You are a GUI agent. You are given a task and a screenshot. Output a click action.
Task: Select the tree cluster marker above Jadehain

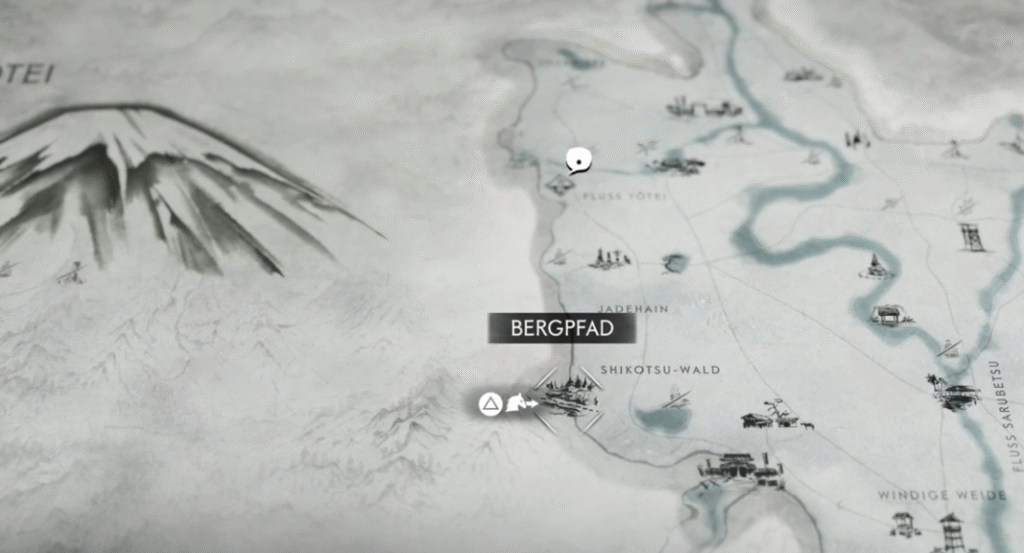609,258
